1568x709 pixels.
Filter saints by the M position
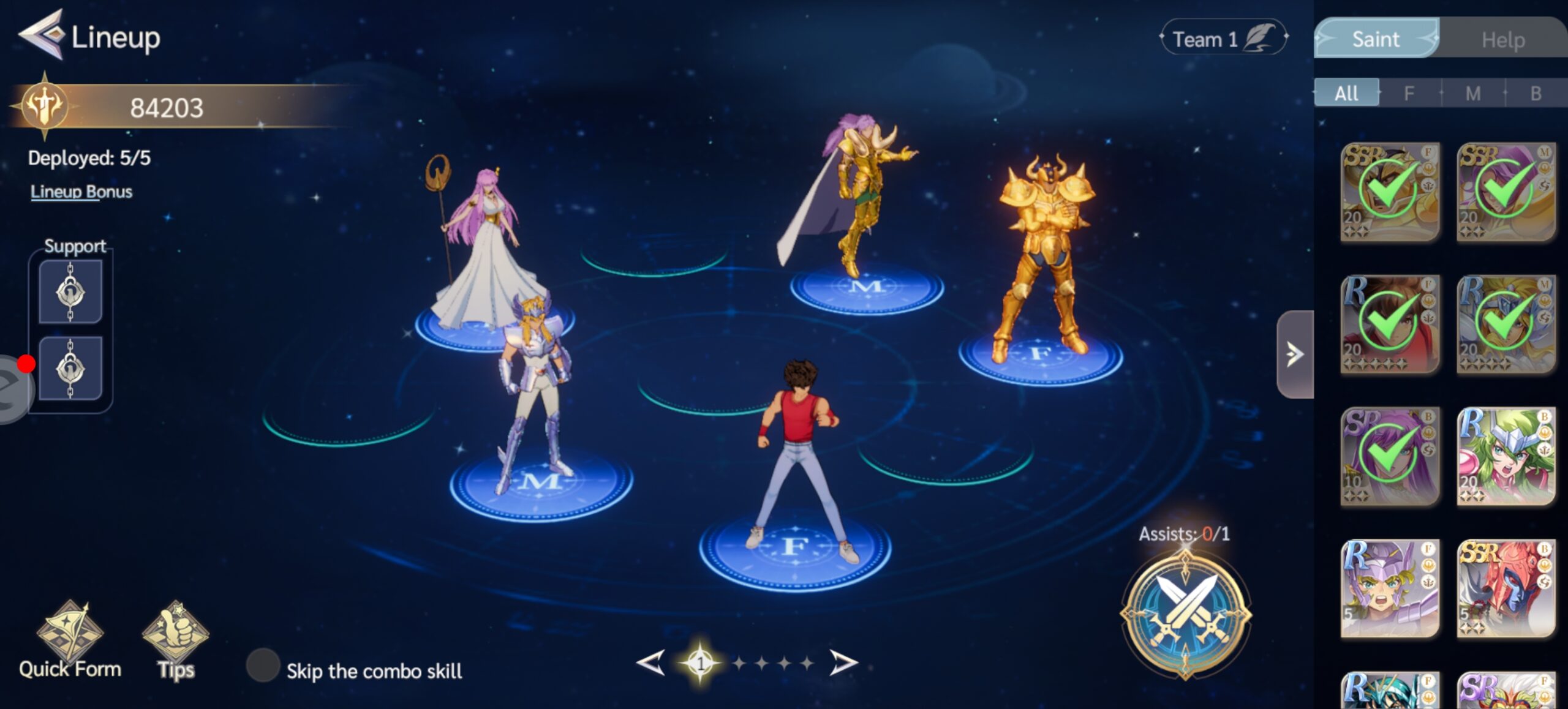click(x=1472, y=93)
